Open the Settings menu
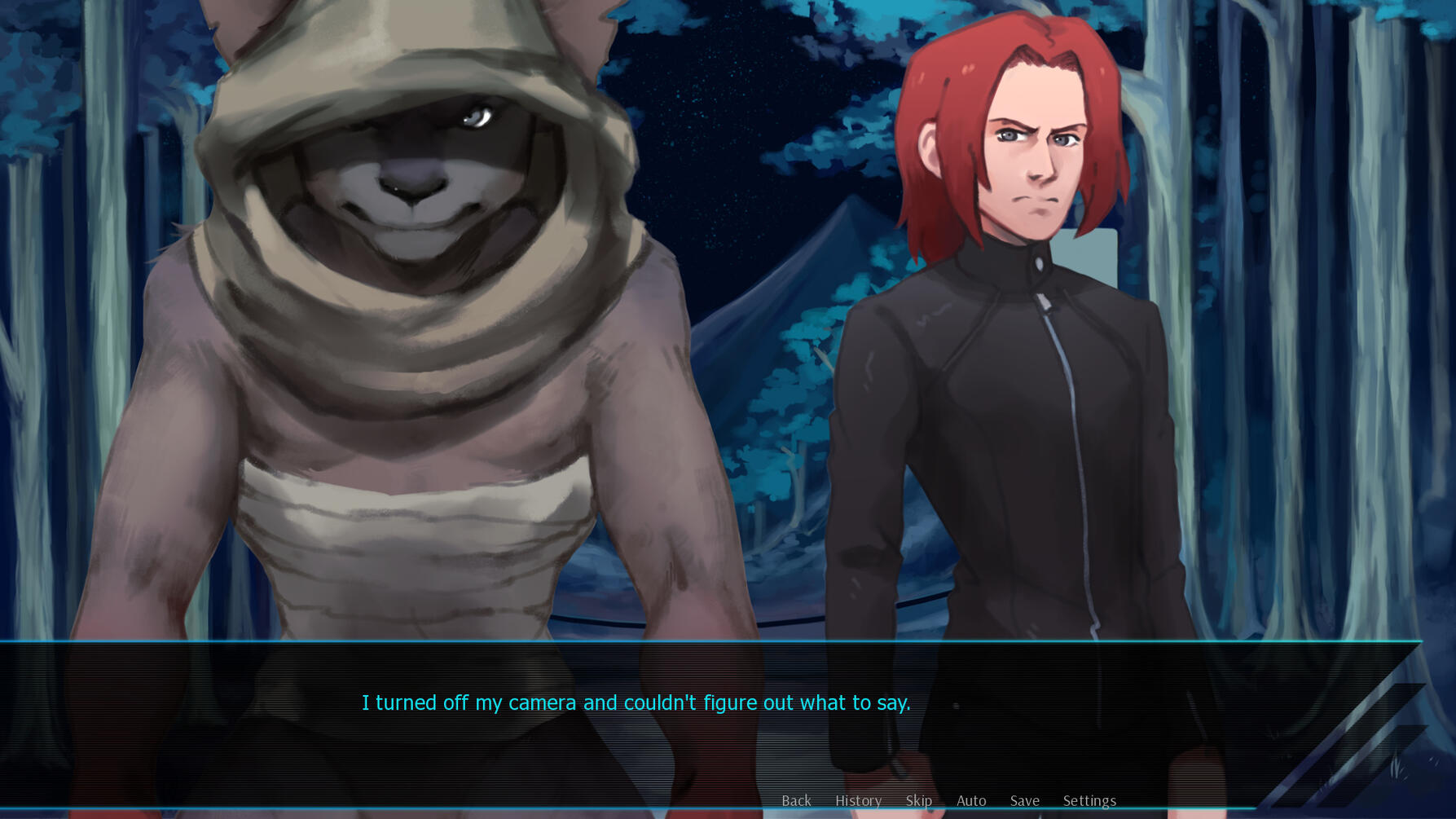1456x819 pixels. [1089, 800]
